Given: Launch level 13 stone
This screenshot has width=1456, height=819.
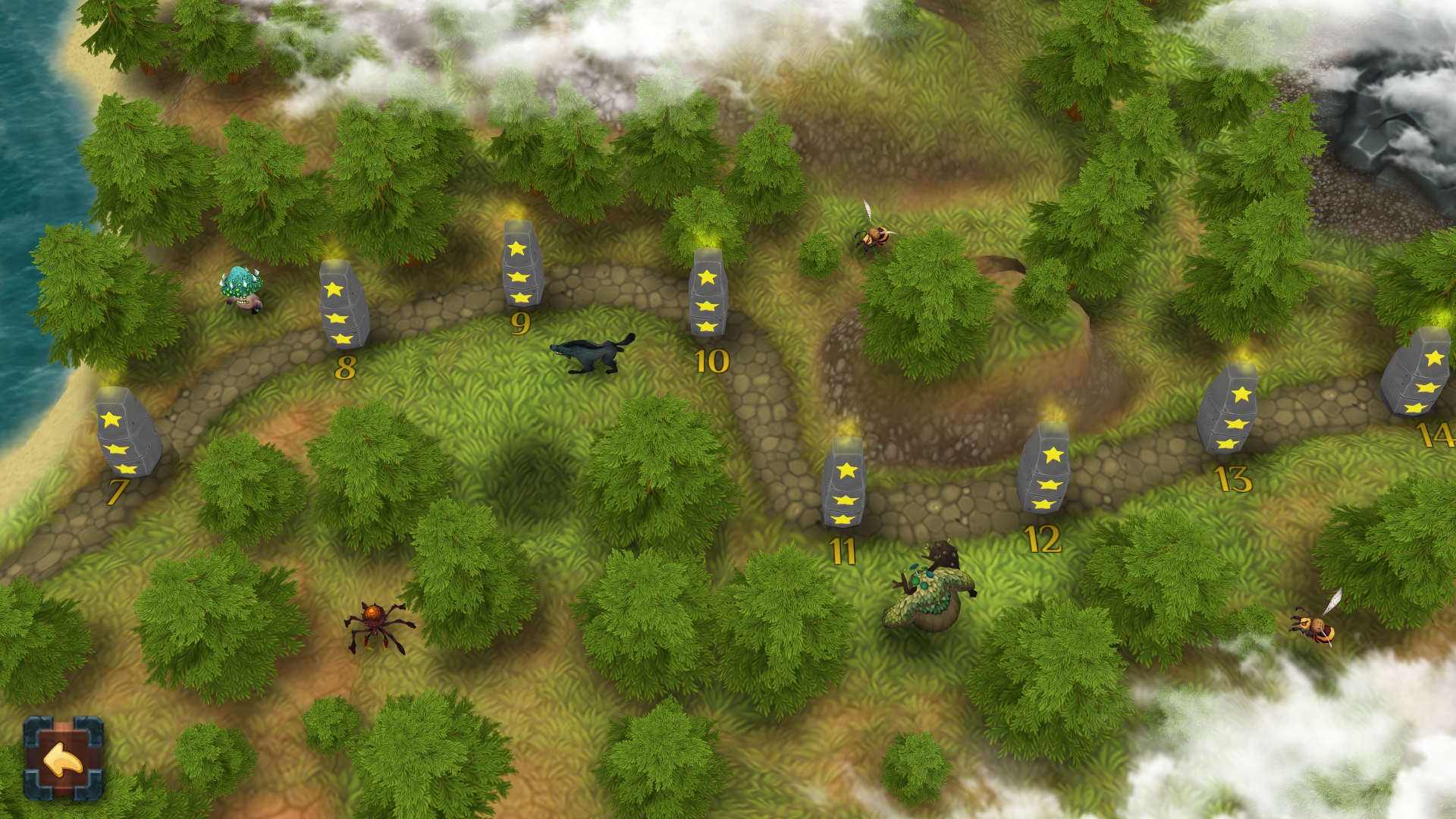Looking at the screenshot, I should 1236,417.
